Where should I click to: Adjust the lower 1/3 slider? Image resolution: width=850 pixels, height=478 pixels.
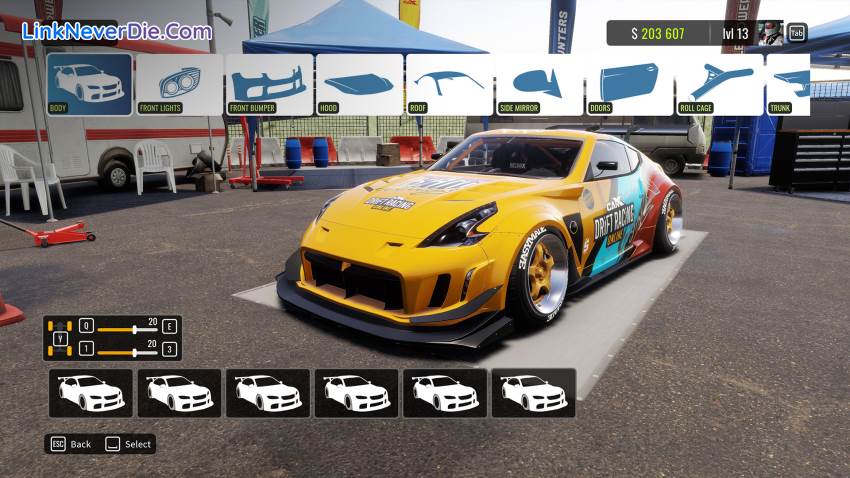pyautogui.click(x=135, y=351)
